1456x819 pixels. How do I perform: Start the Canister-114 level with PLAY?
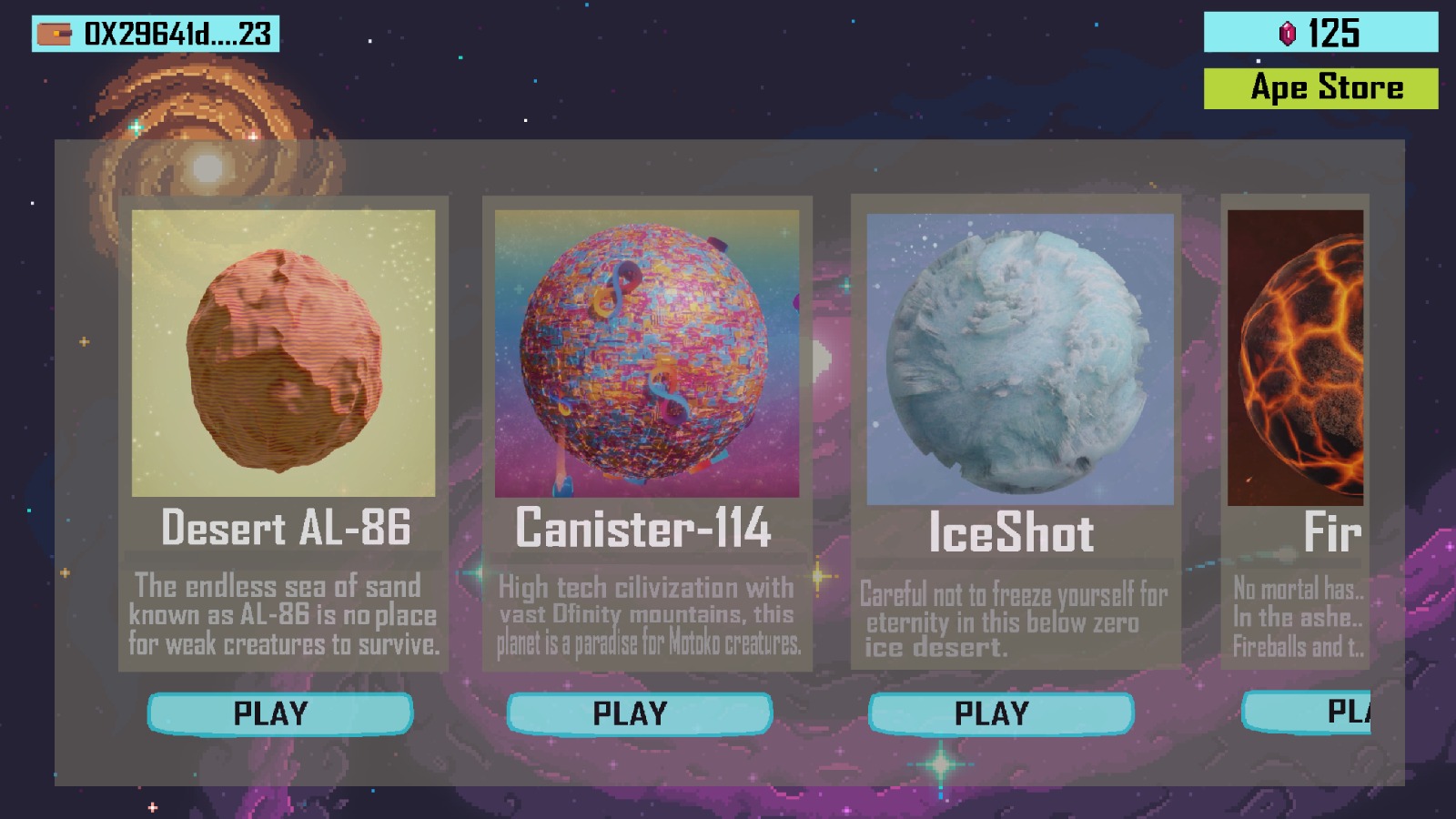pos(639,713)
